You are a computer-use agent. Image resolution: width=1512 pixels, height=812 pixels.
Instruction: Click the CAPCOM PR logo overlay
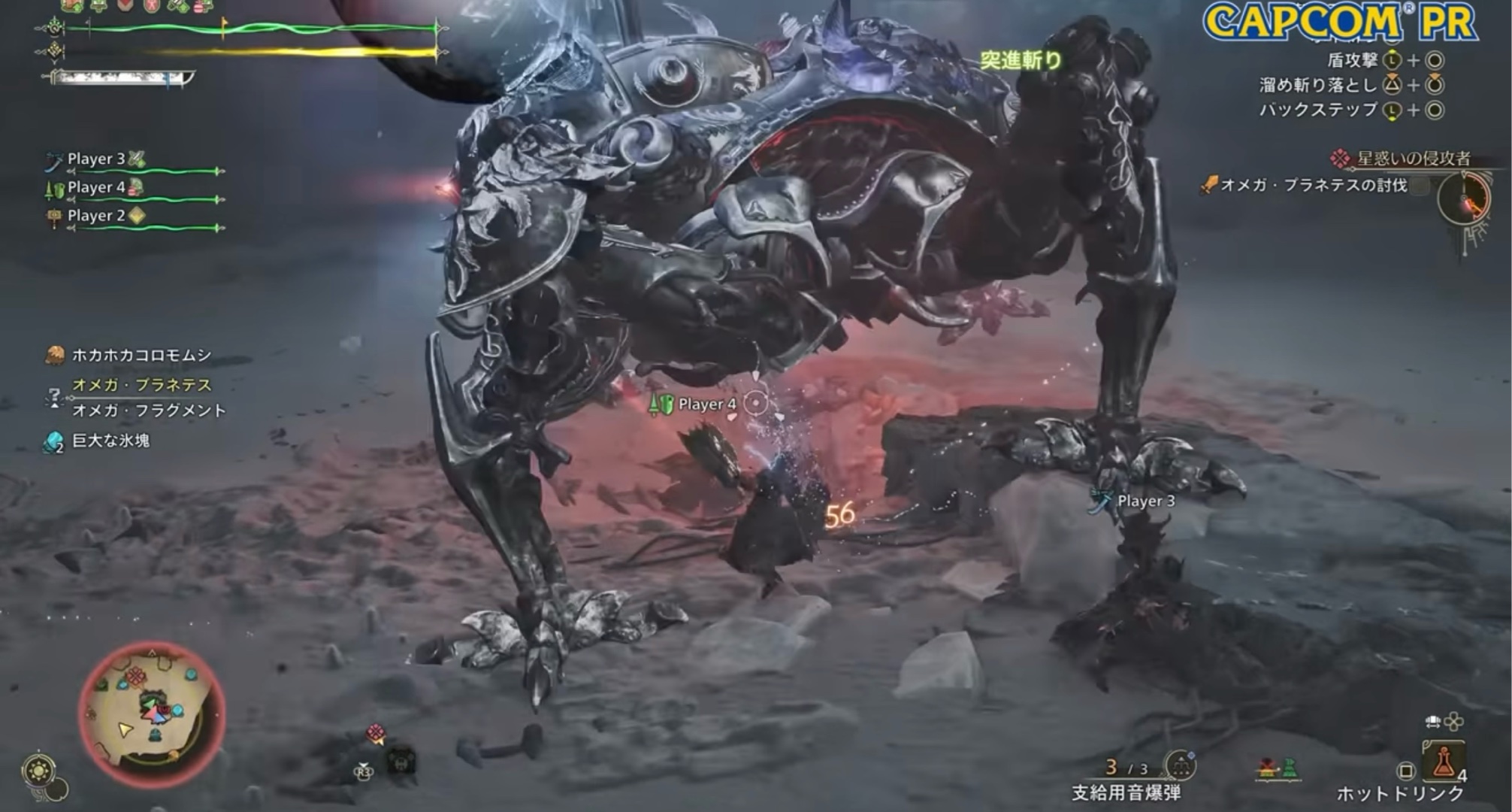pyautogui.click(x=1339, y=22)
